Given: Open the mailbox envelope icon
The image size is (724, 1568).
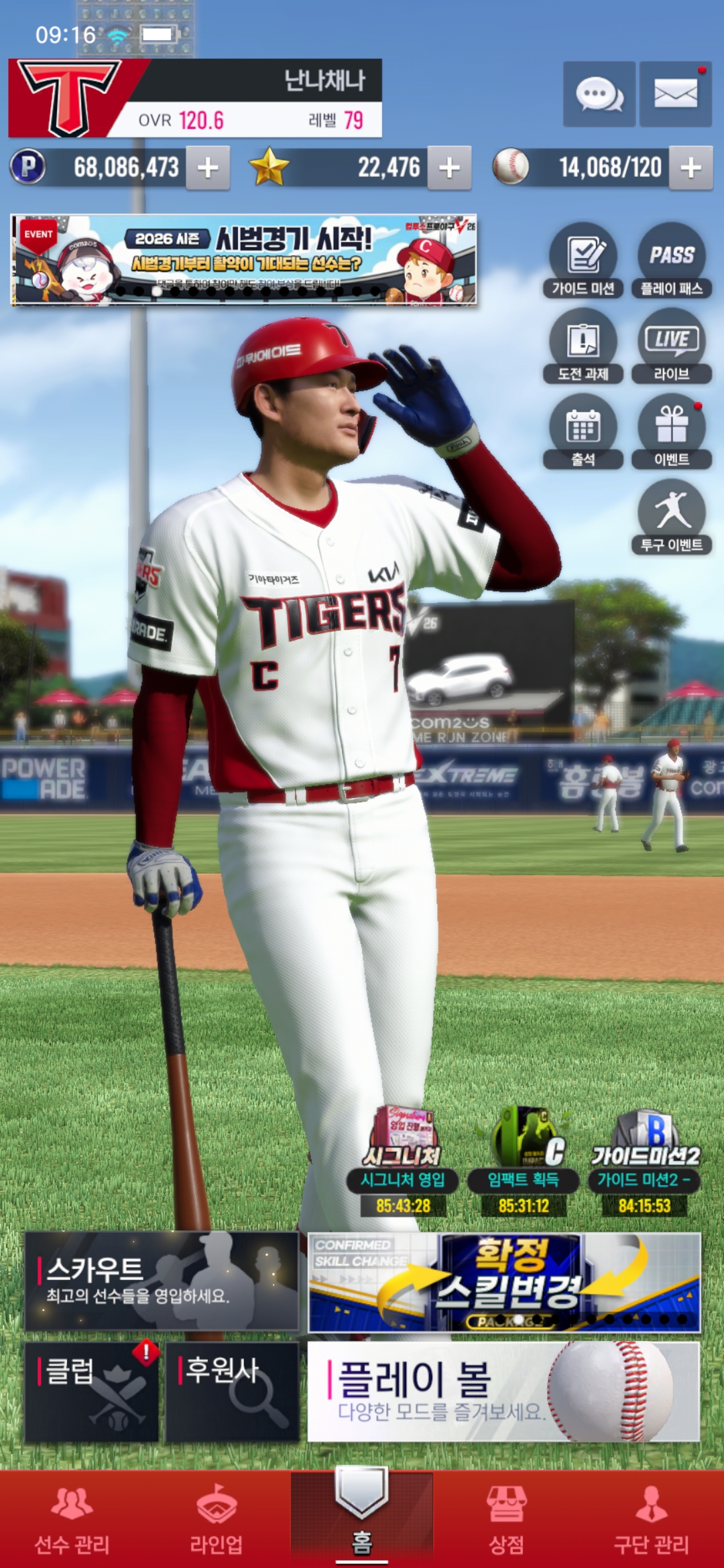Looking at the screenshot, I should pos(675,94).
